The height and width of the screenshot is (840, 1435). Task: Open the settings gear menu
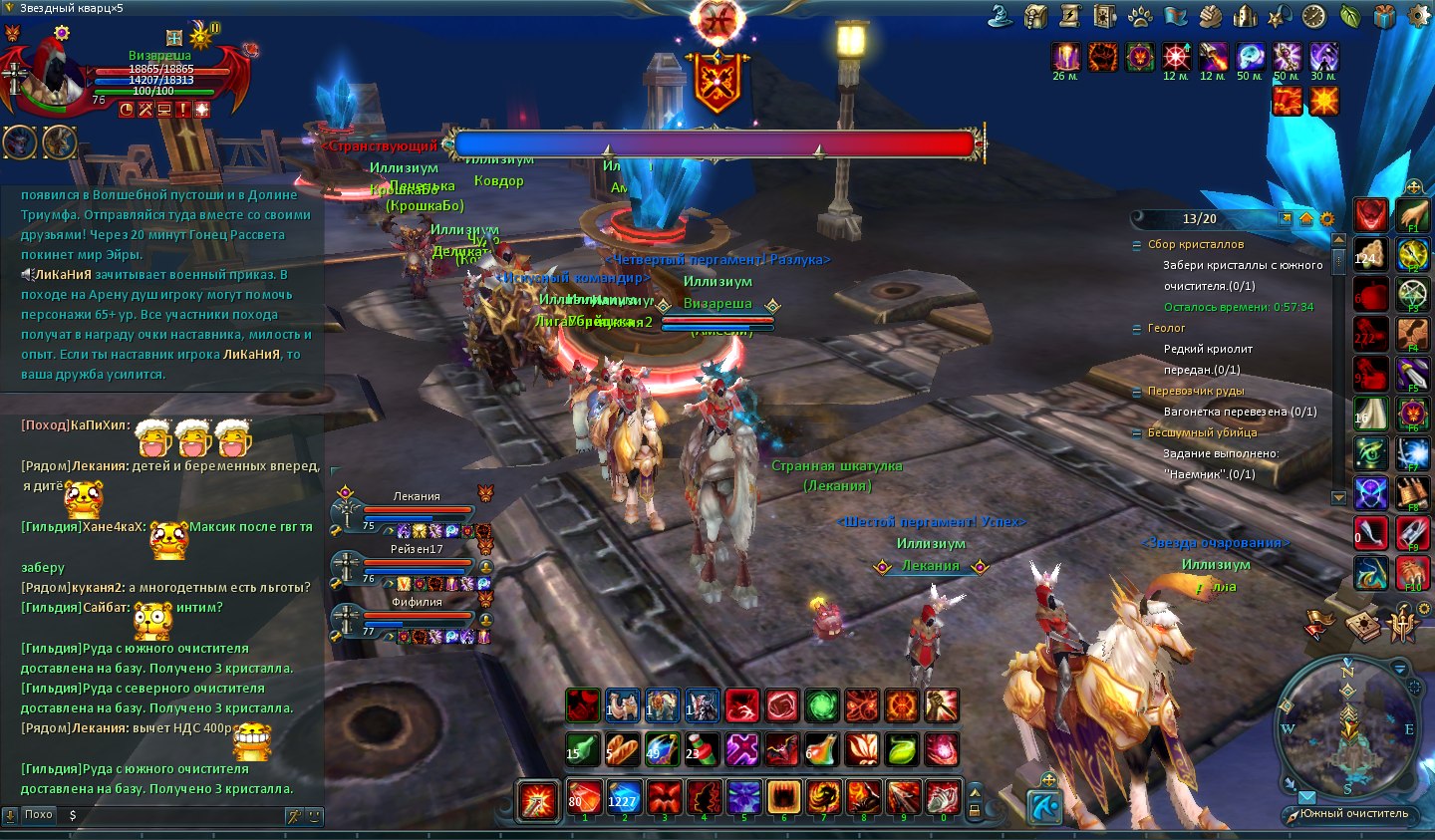click(x=1417, y=16)
